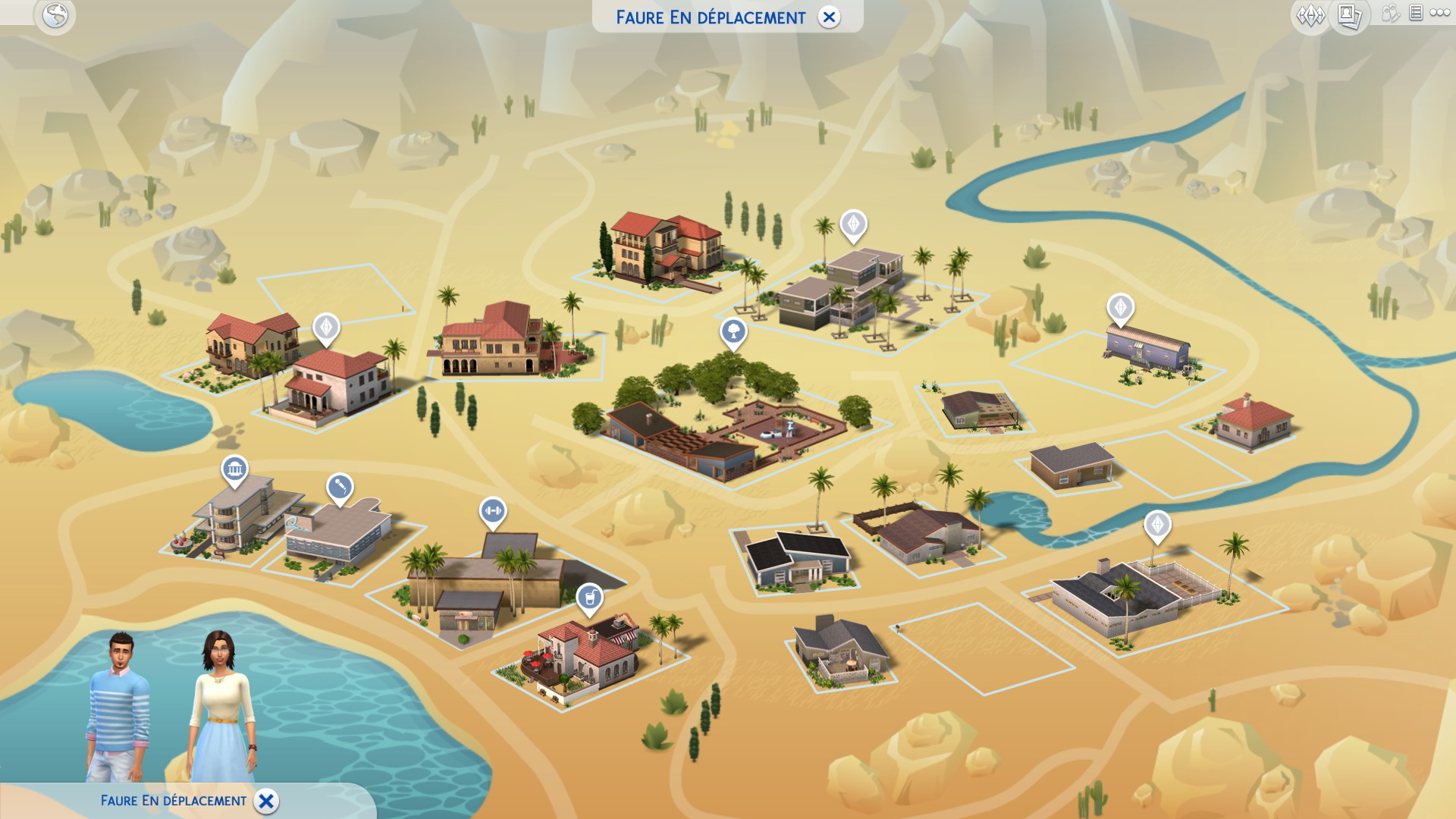Select the museum lot map pin
1456x819 pixels.
click(234, 470)
